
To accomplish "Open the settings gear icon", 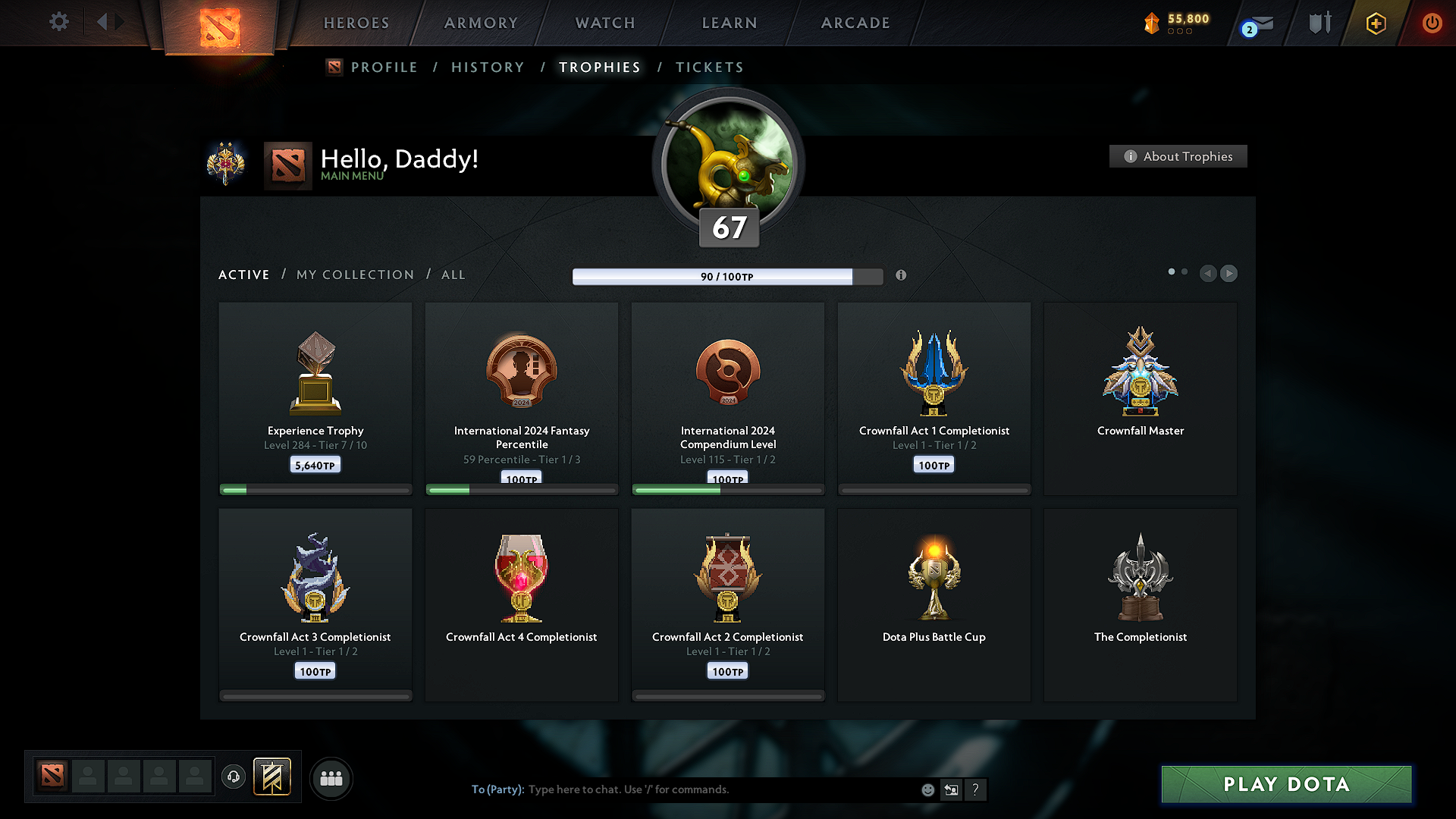I will click(59, 22).
